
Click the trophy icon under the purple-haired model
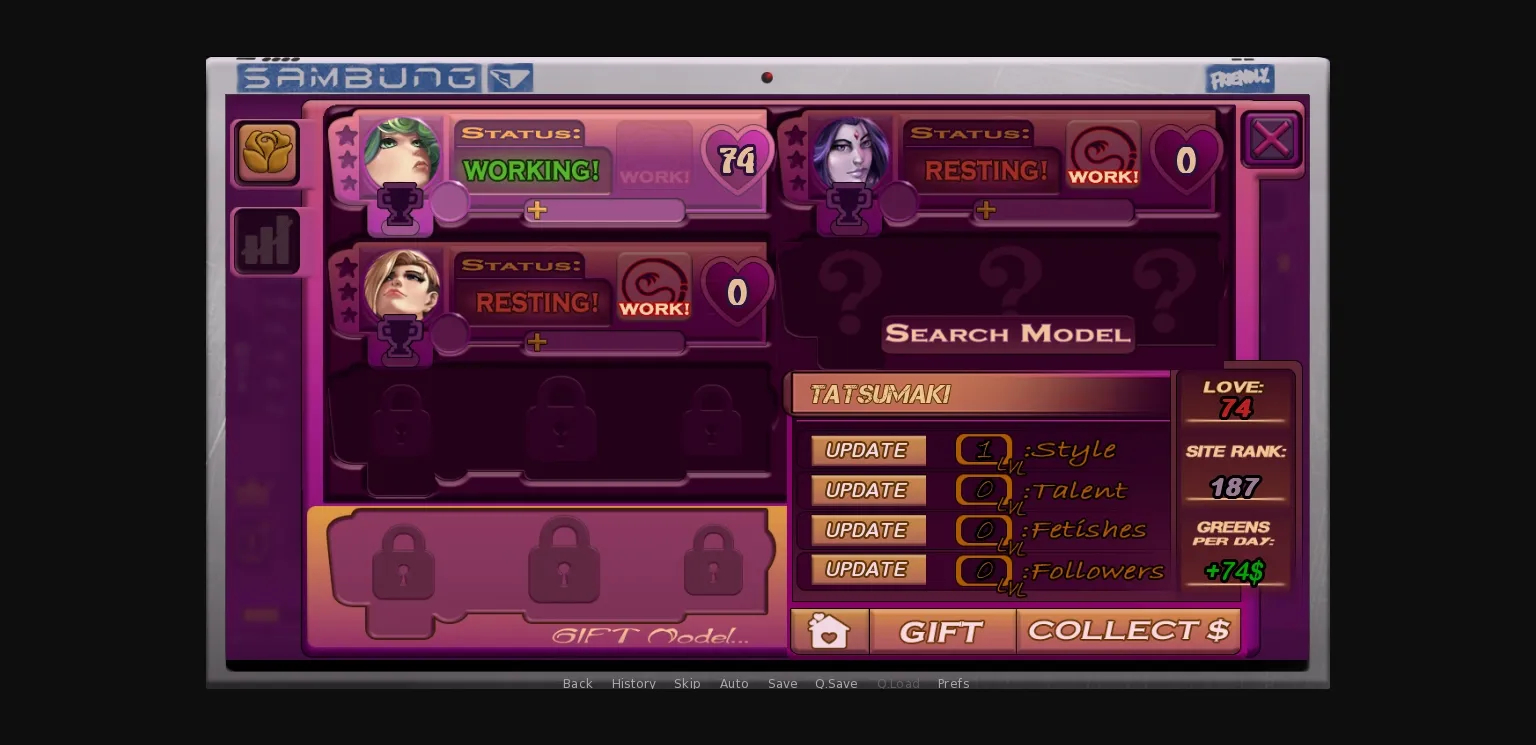point(849,207)
